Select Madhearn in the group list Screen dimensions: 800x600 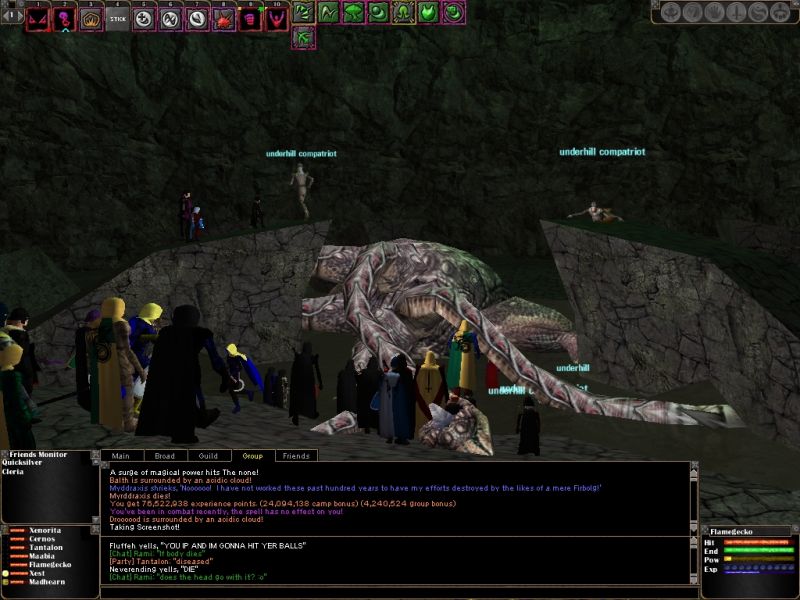point(47,582)
